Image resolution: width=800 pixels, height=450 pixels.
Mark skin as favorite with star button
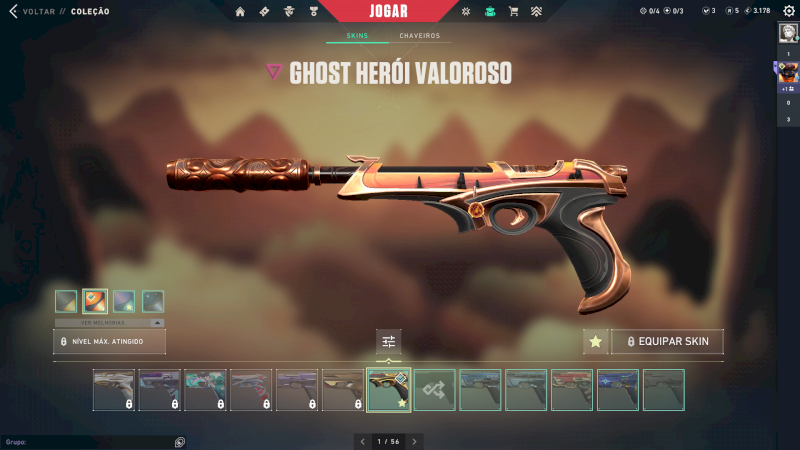pos(596,341)
